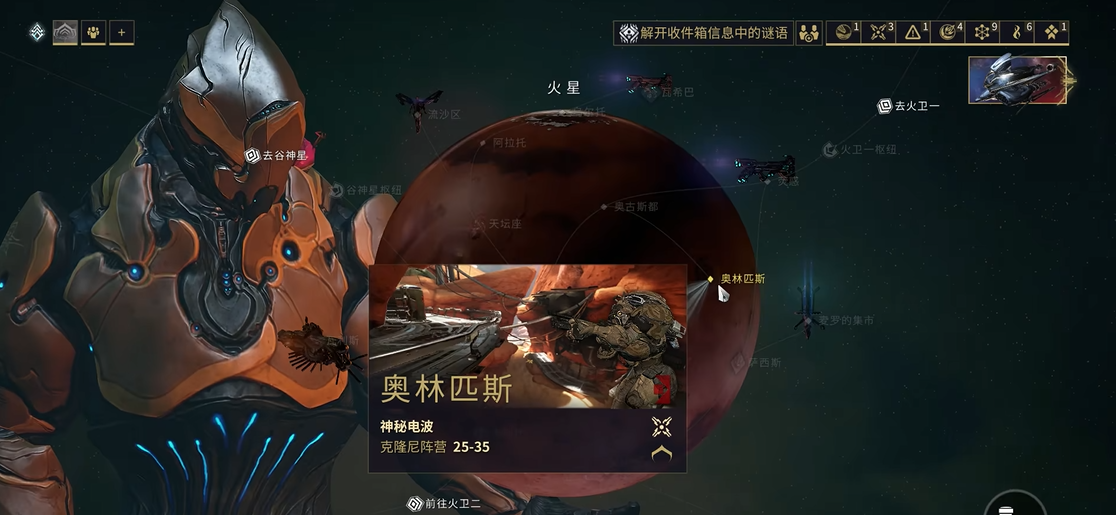The width and height of the screenshot is (1116, 515).
Task: Open the squad members button
Action: pyautogui.click(x=93, y=32)
